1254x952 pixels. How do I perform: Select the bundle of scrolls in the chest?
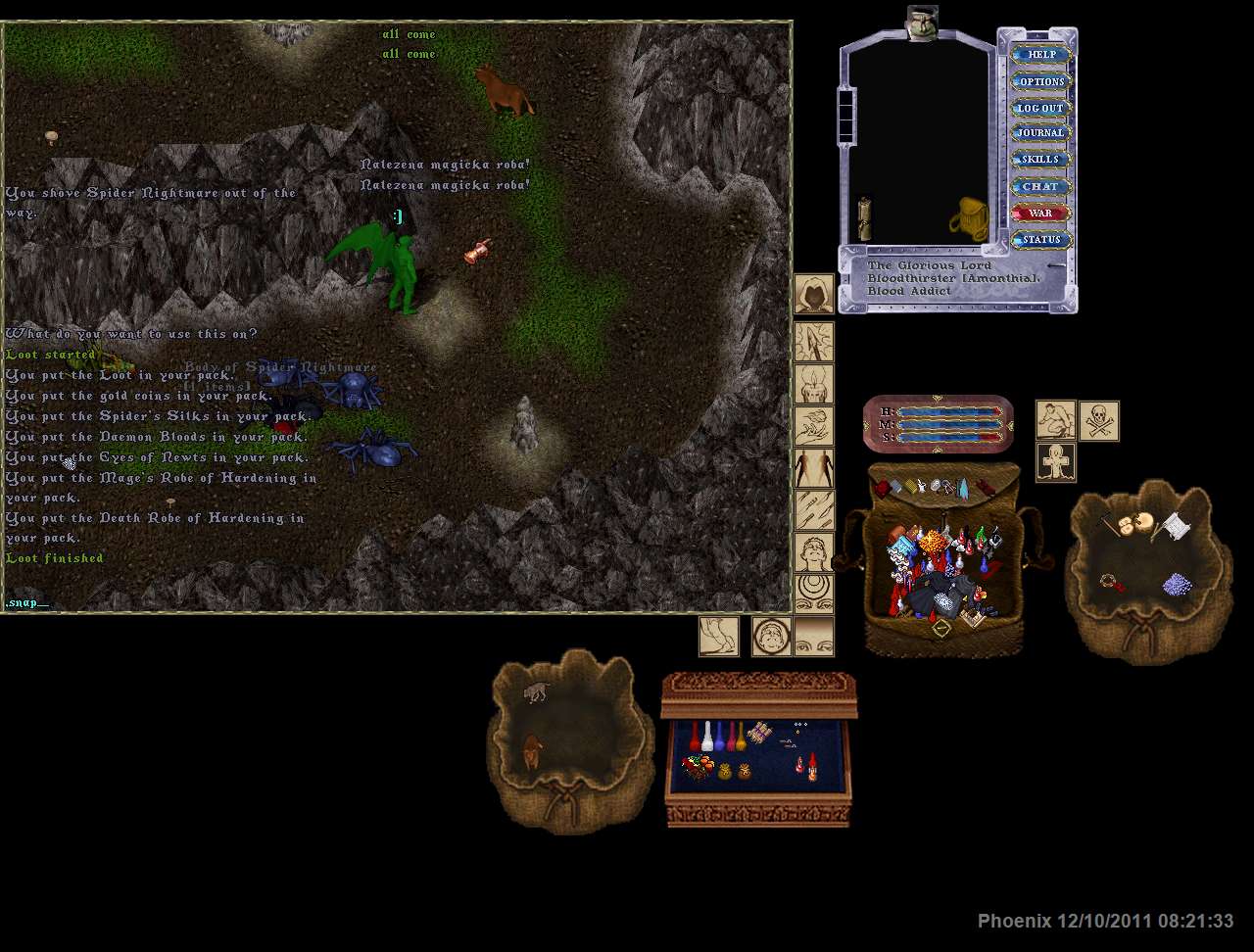coord(760,733)
